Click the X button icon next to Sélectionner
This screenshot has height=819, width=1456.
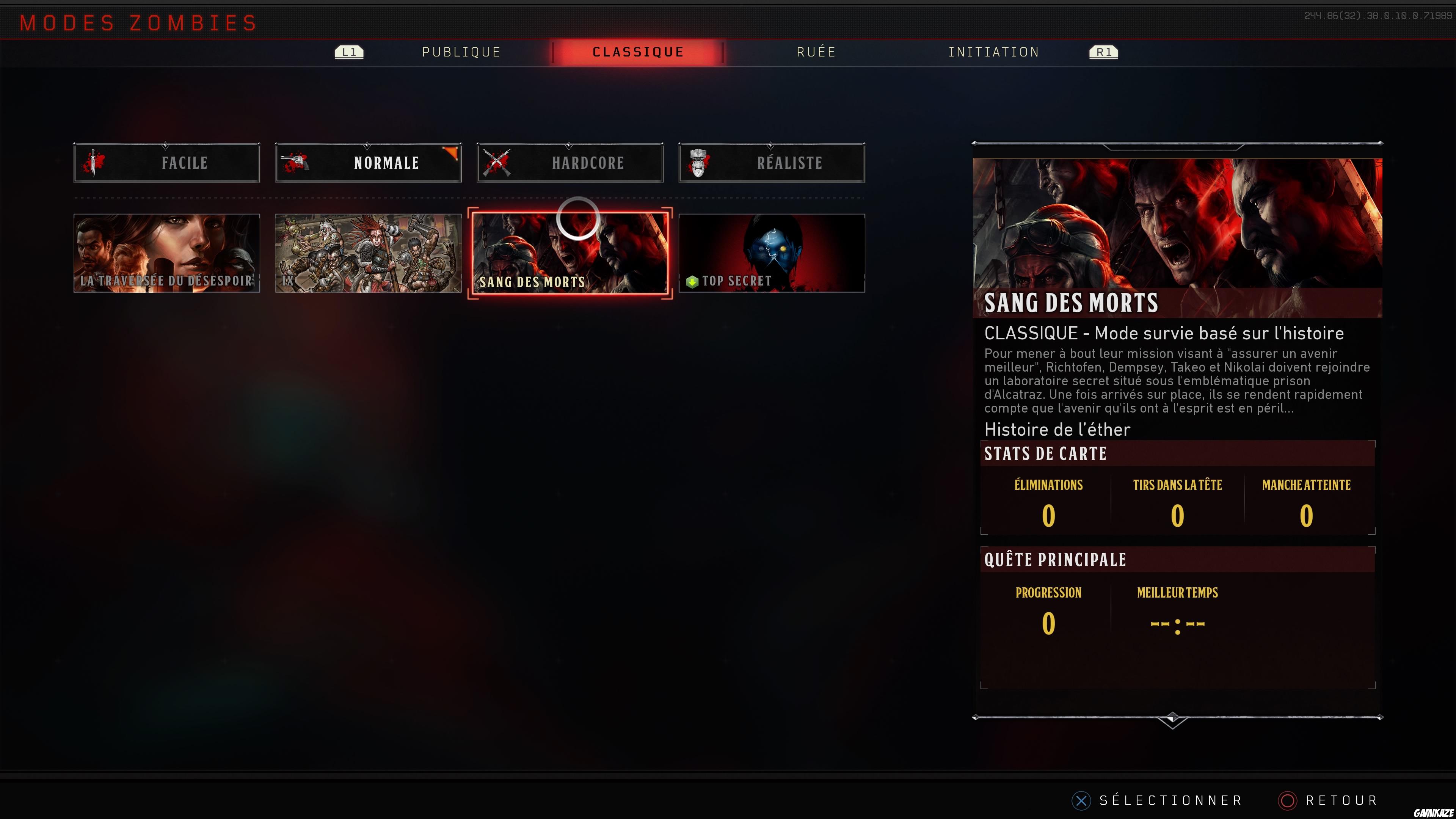click(x=1081, y=800)
